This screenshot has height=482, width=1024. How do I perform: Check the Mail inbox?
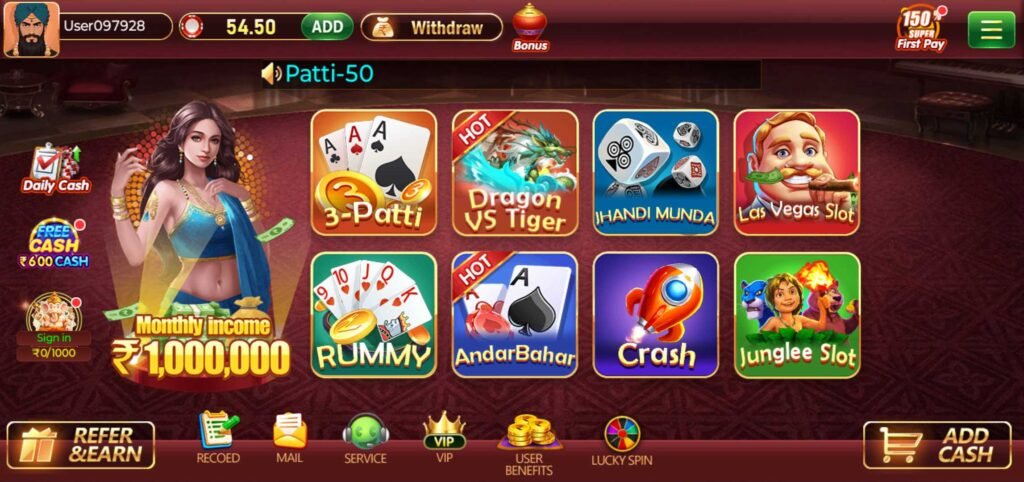click(x=289, y=439)
